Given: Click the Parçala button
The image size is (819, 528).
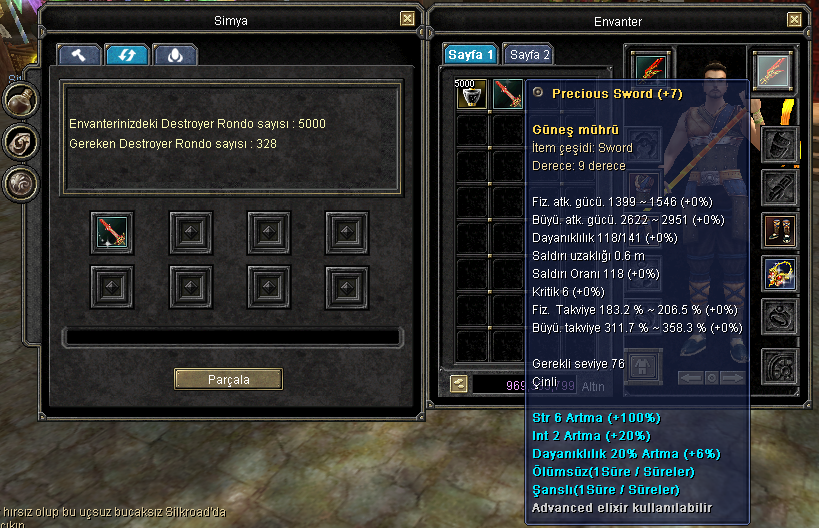Looking at the screenshot, I should [228, 379].
